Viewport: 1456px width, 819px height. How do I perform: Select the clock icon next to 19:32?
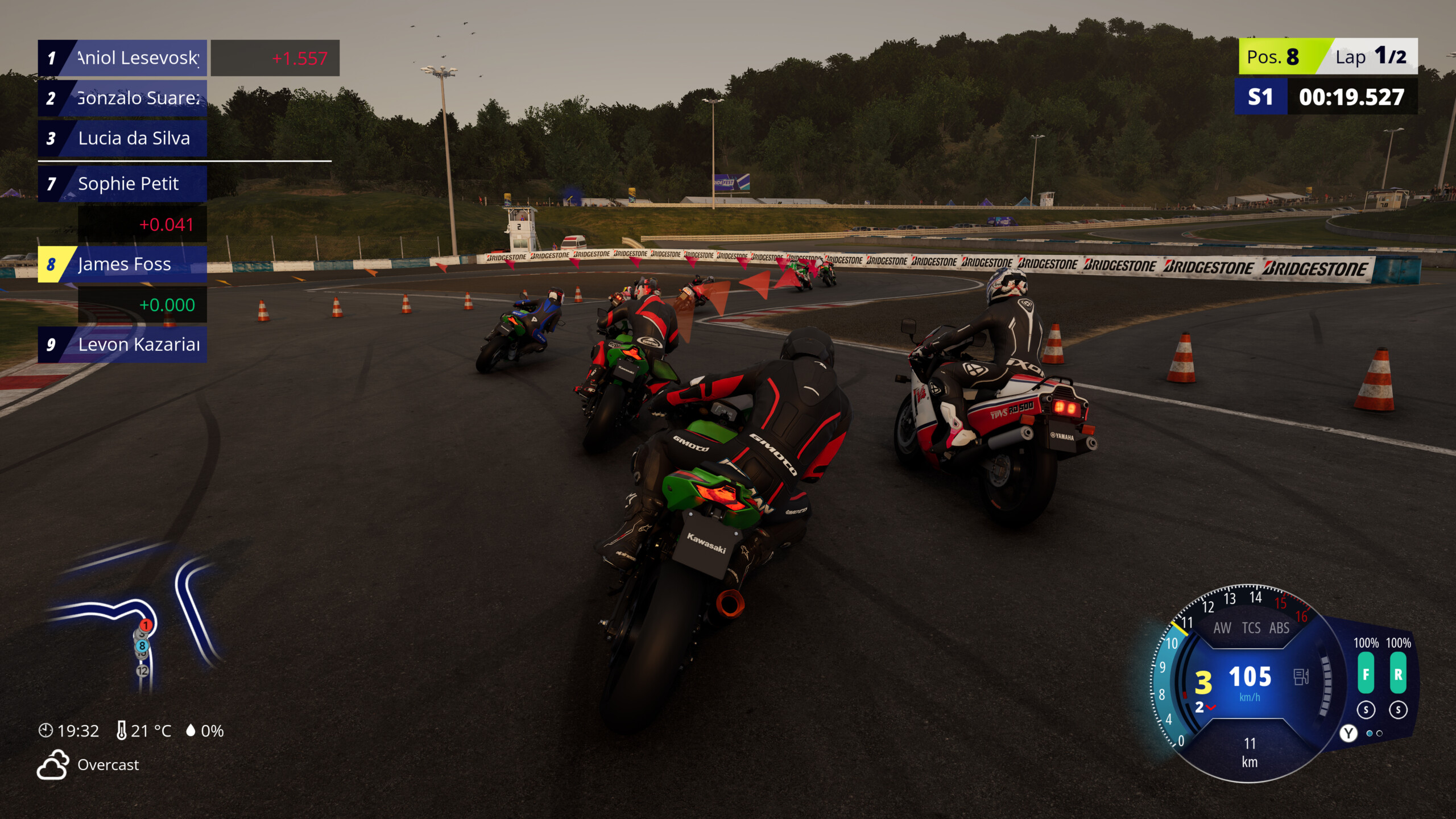tap(46, 731)
